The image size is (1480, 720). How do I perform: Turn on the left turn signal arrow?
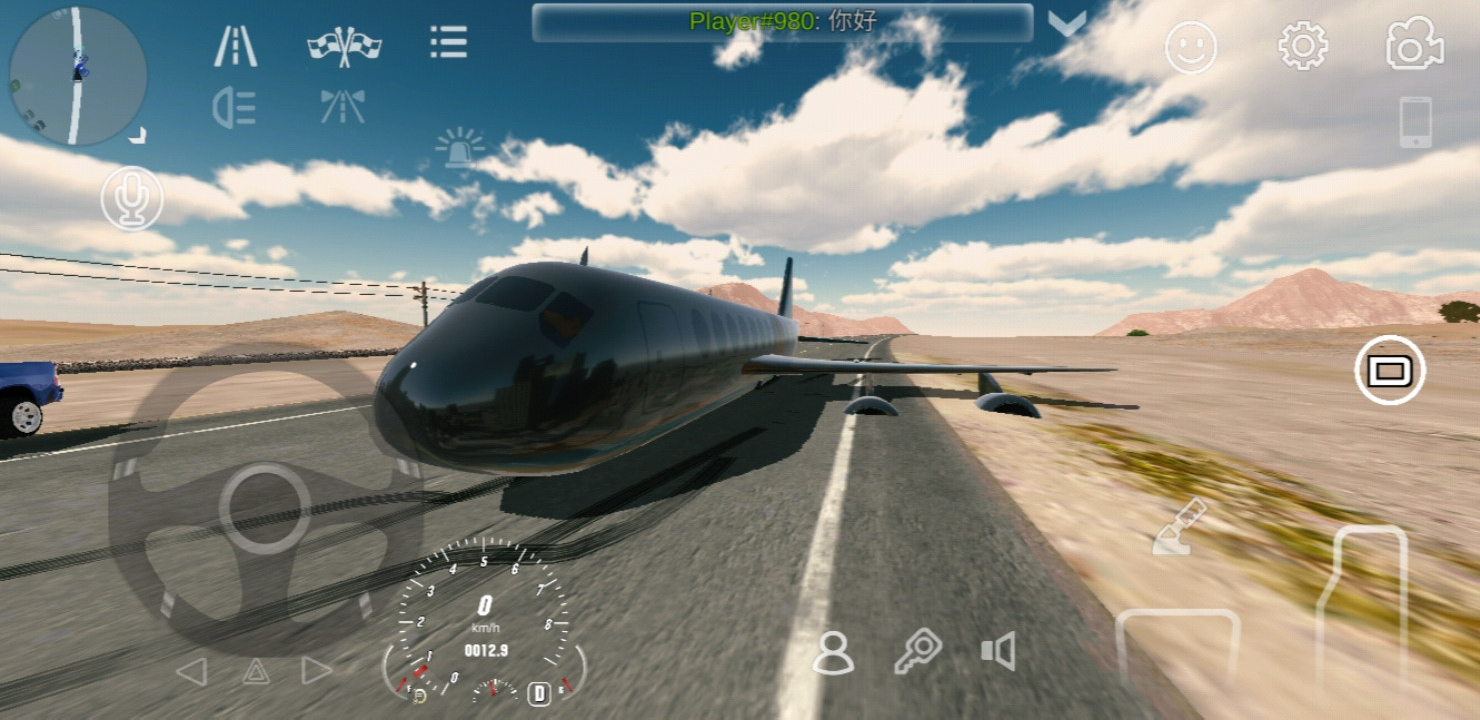[192, 671]
